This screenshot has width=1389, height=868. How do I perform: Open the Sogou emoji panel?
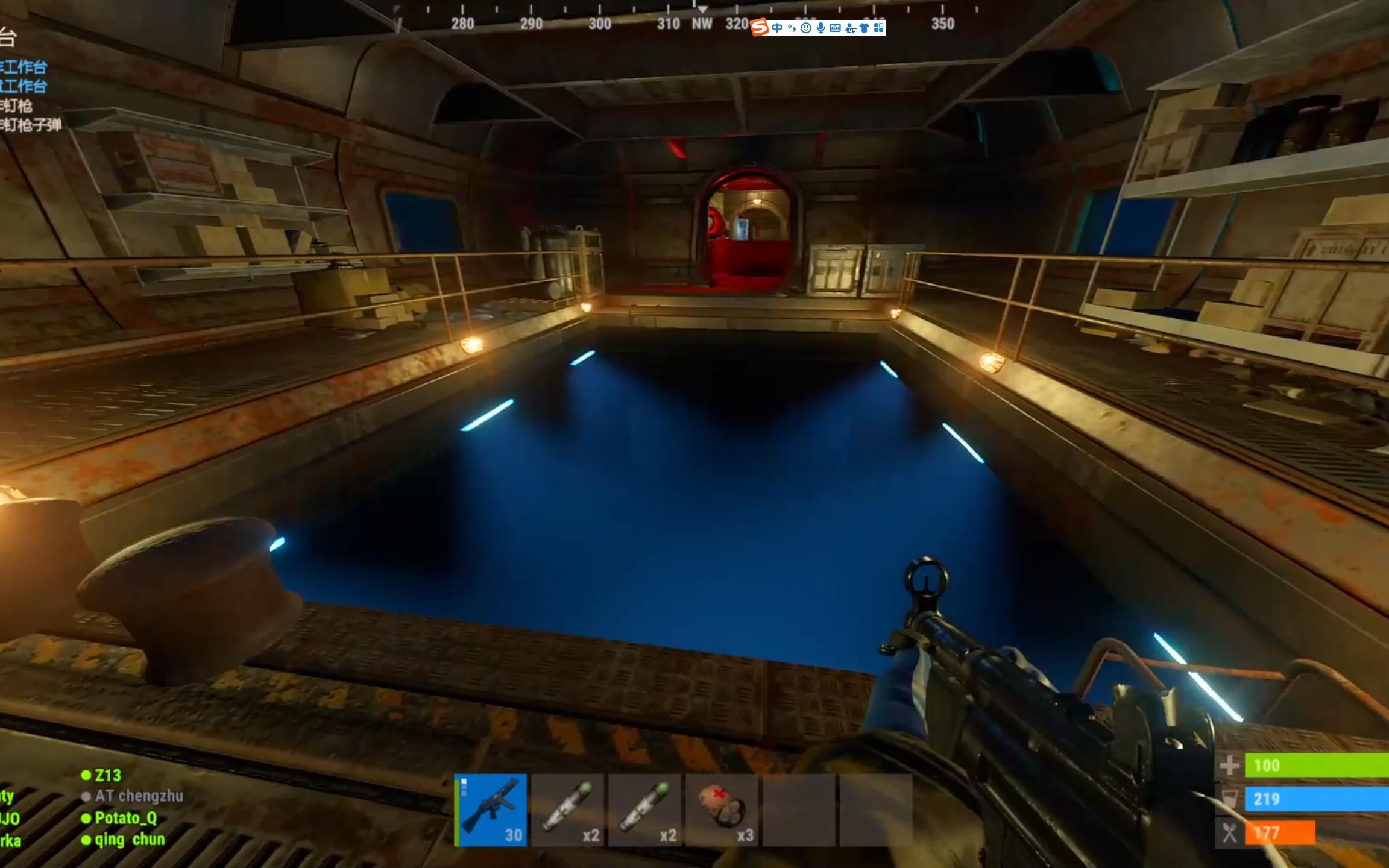tap(806, 28)
